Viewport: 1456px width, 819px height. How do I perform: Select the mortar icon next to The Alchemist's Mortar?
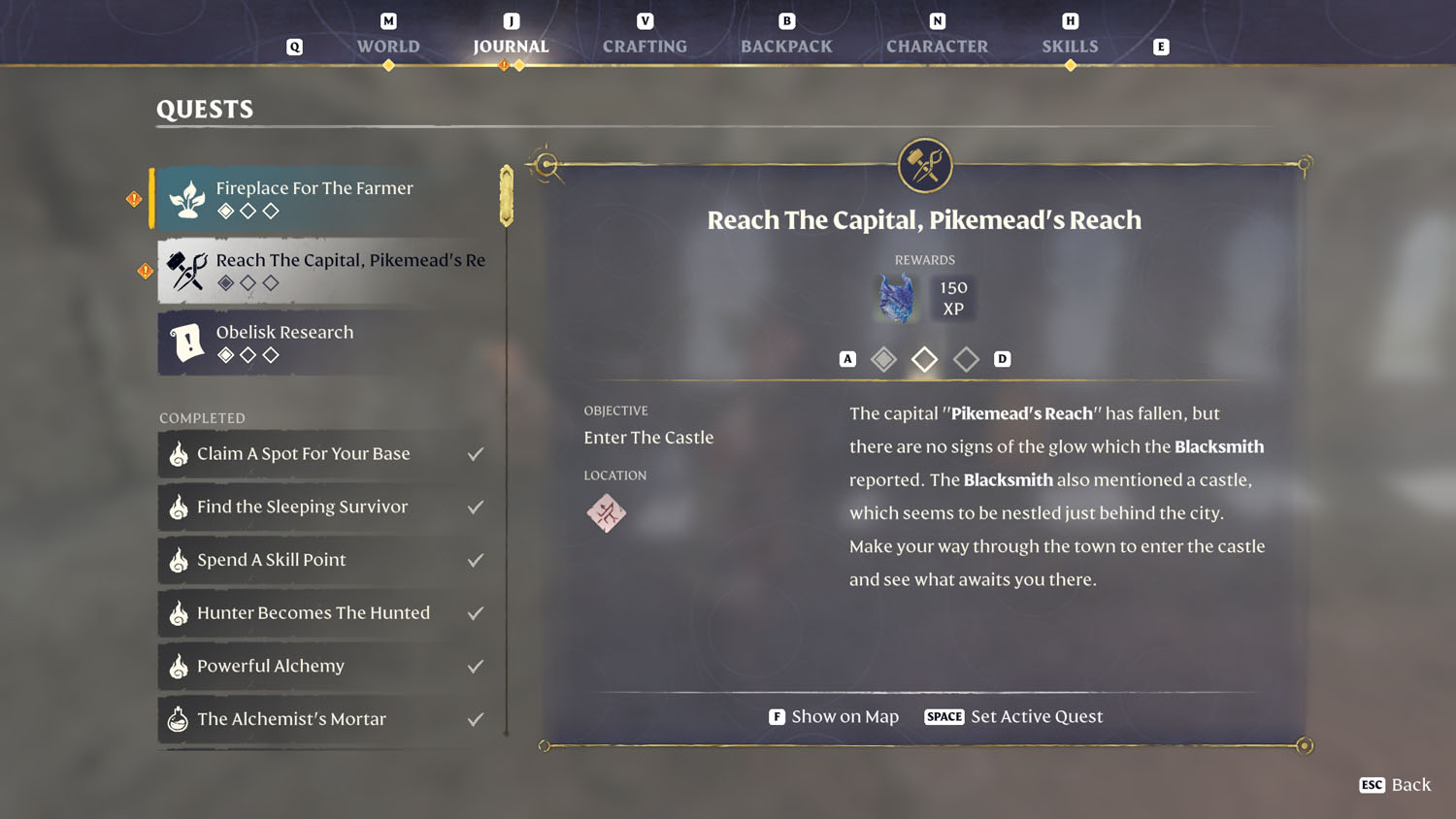tap(179, 719)
